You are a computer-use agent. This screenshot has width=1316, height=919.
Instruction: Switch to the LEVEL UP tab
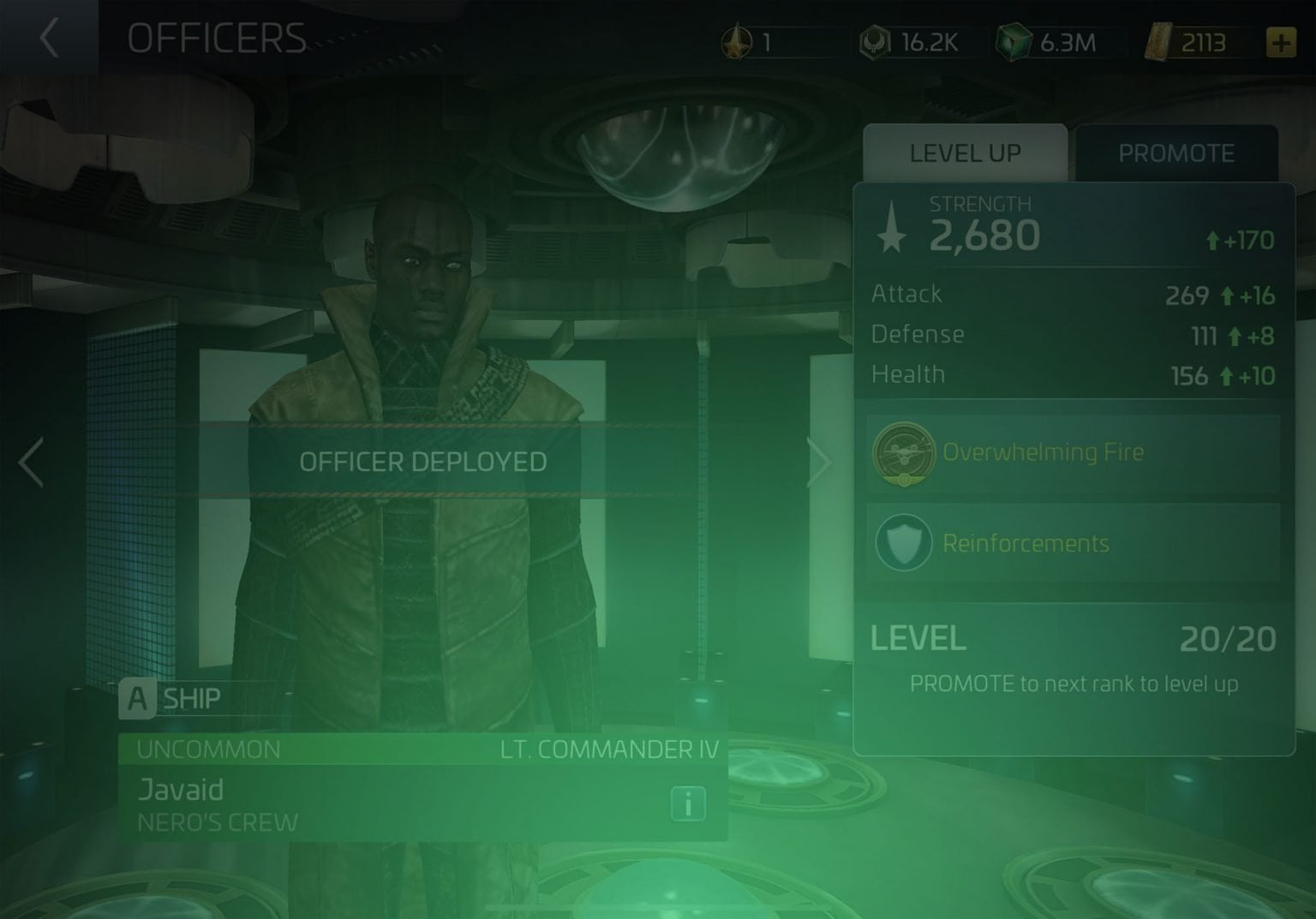pos(964,152)
